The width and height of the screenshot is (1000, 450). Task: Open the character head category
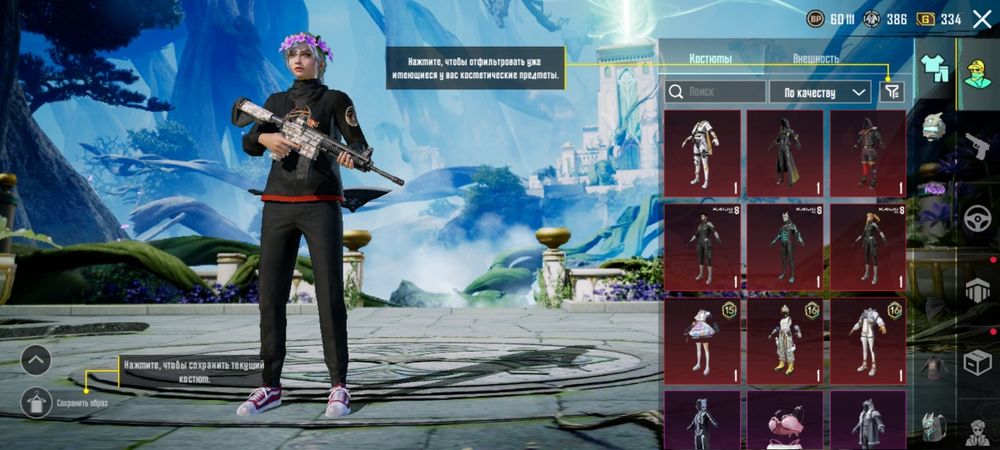tap(978, 68)
